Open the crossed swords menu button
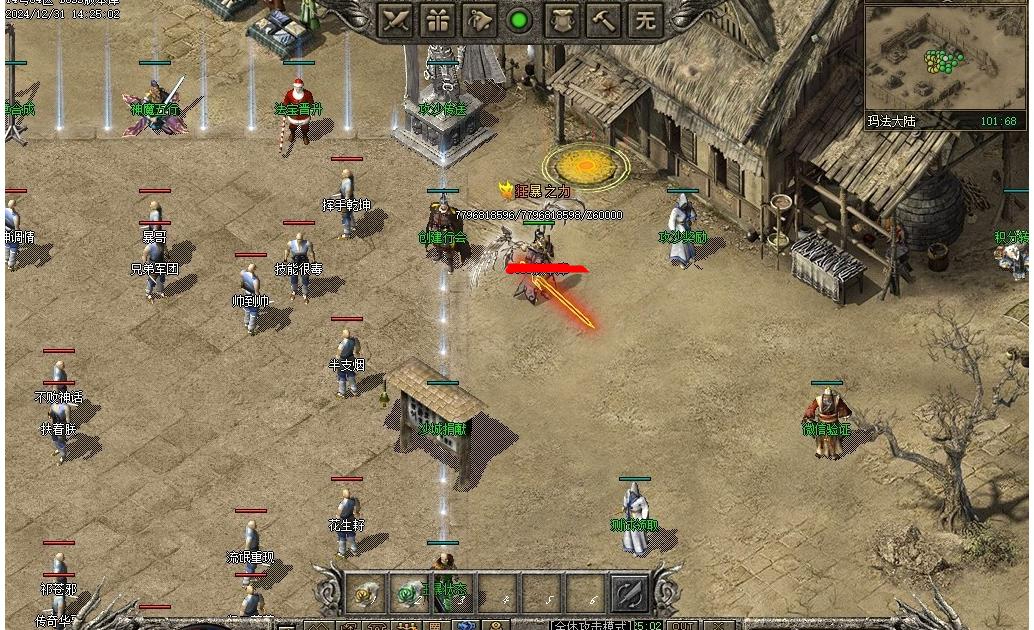 click(x=396, y=19)
